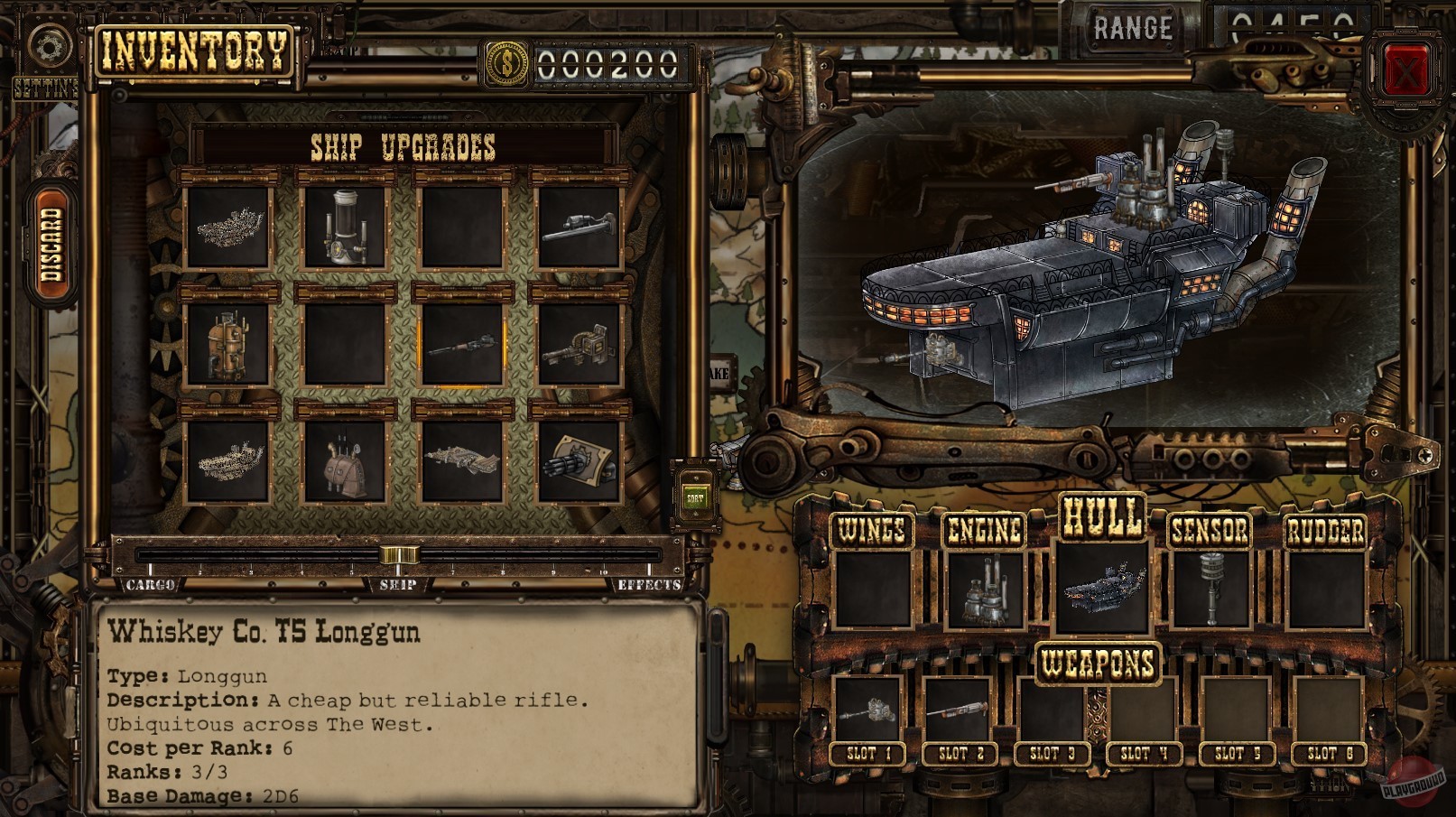Click the empty Wings equipment slot
Screen dimensions: 1456x817
[874, 587]
